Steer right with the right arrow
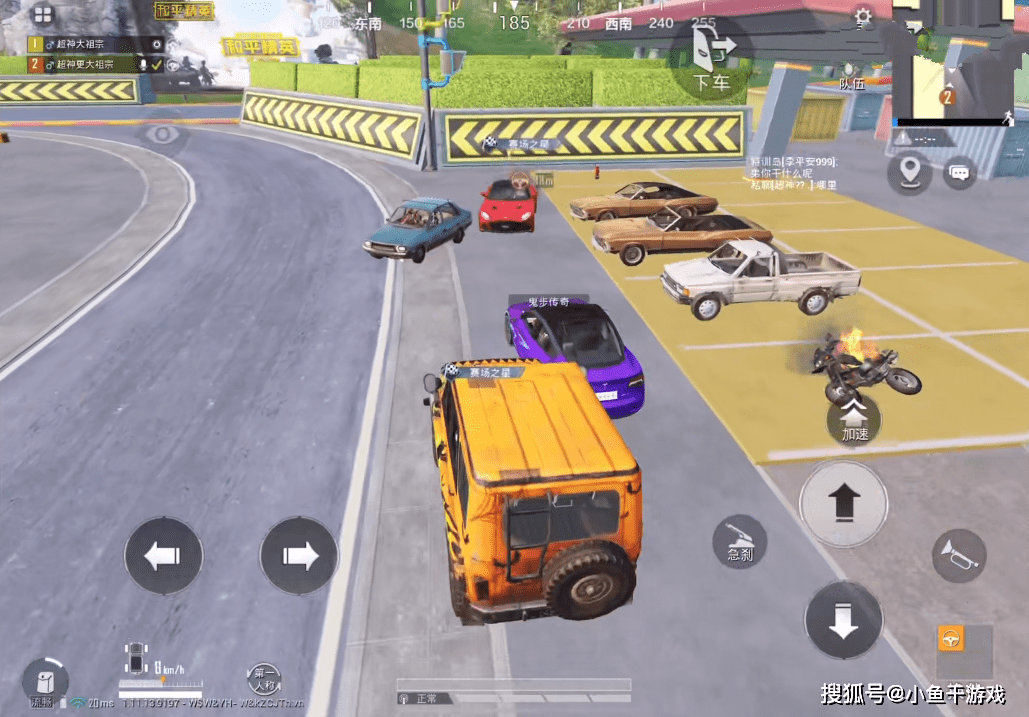Screen dimensions: 1029x717 pyautogui.click(x=298, y=556)
